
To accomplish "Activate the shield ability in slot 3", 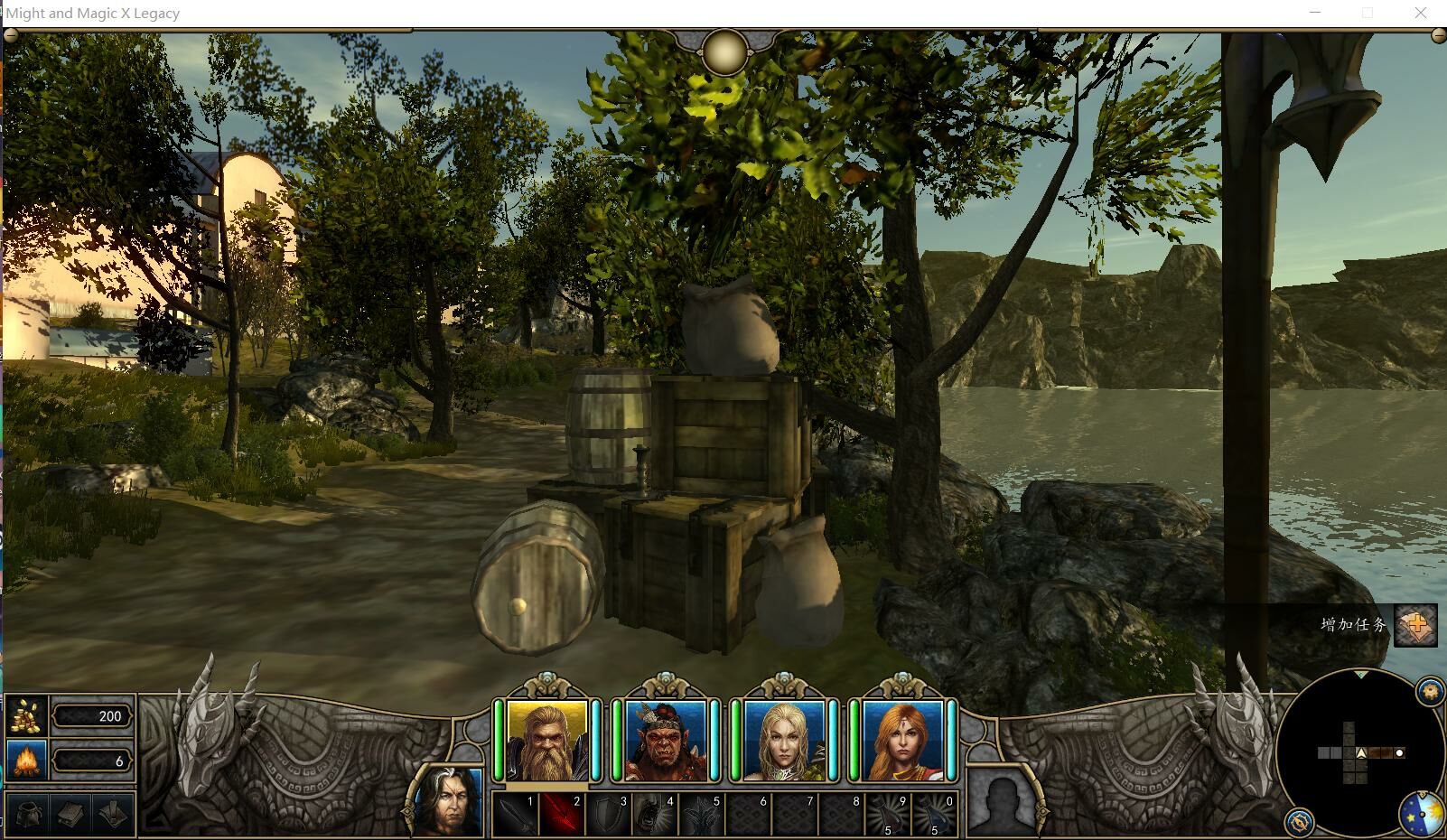I will click(609, 815).
